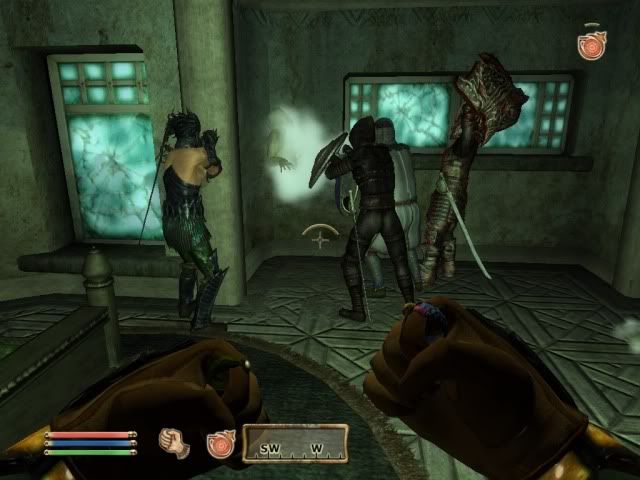Click the active effect icon in the top corner

(590, 44)
